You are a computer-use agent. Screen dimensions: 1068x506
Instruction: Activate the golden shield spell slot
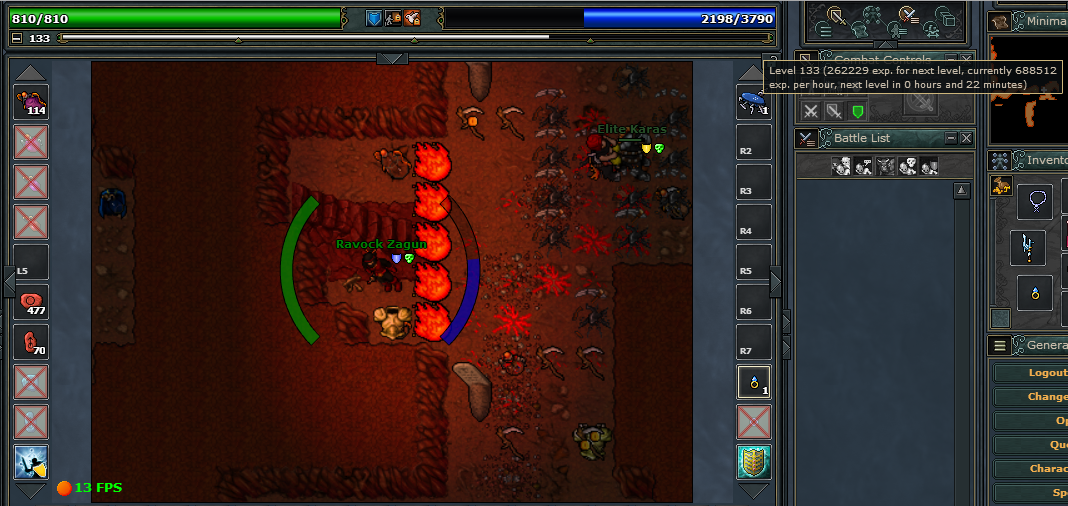coord(754,462)
